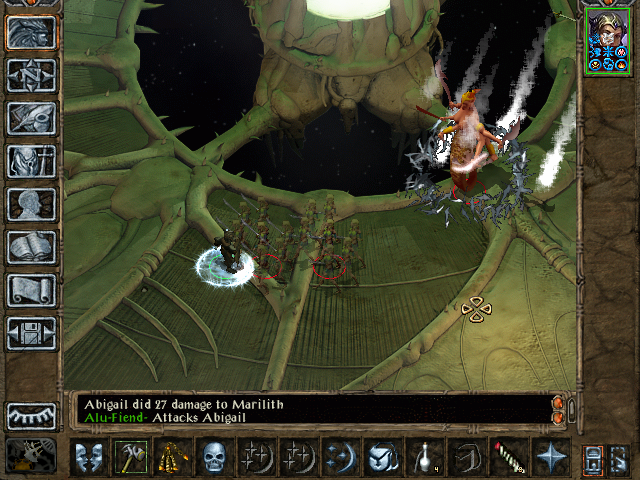The width and height of the screenshot is (640, 480).
Task: Use the striped wand quick item
Action: (x=507, y=458)
